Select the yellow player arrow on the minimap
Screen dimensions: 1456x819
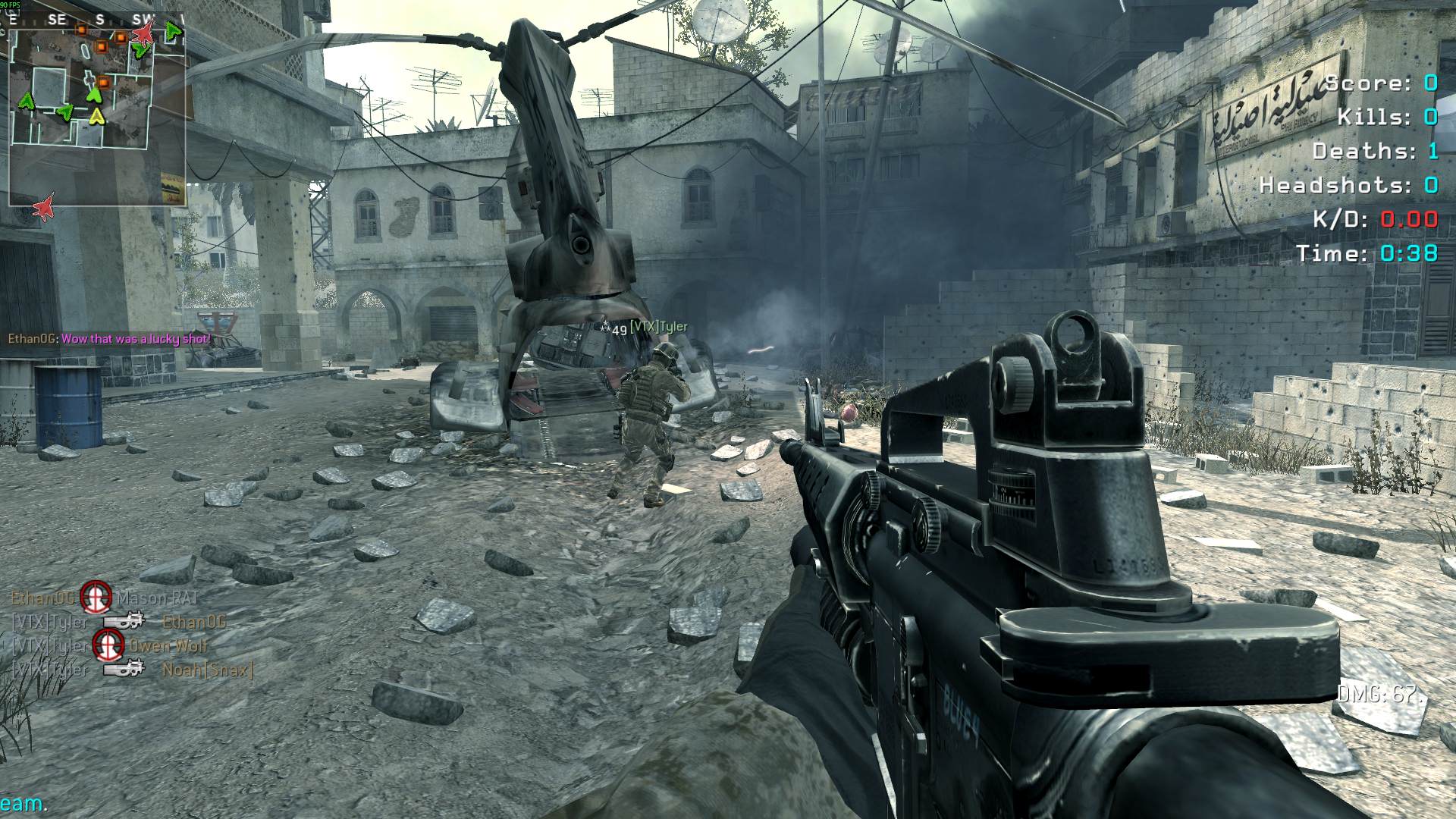pyautogui.click(x=97, y=116)
